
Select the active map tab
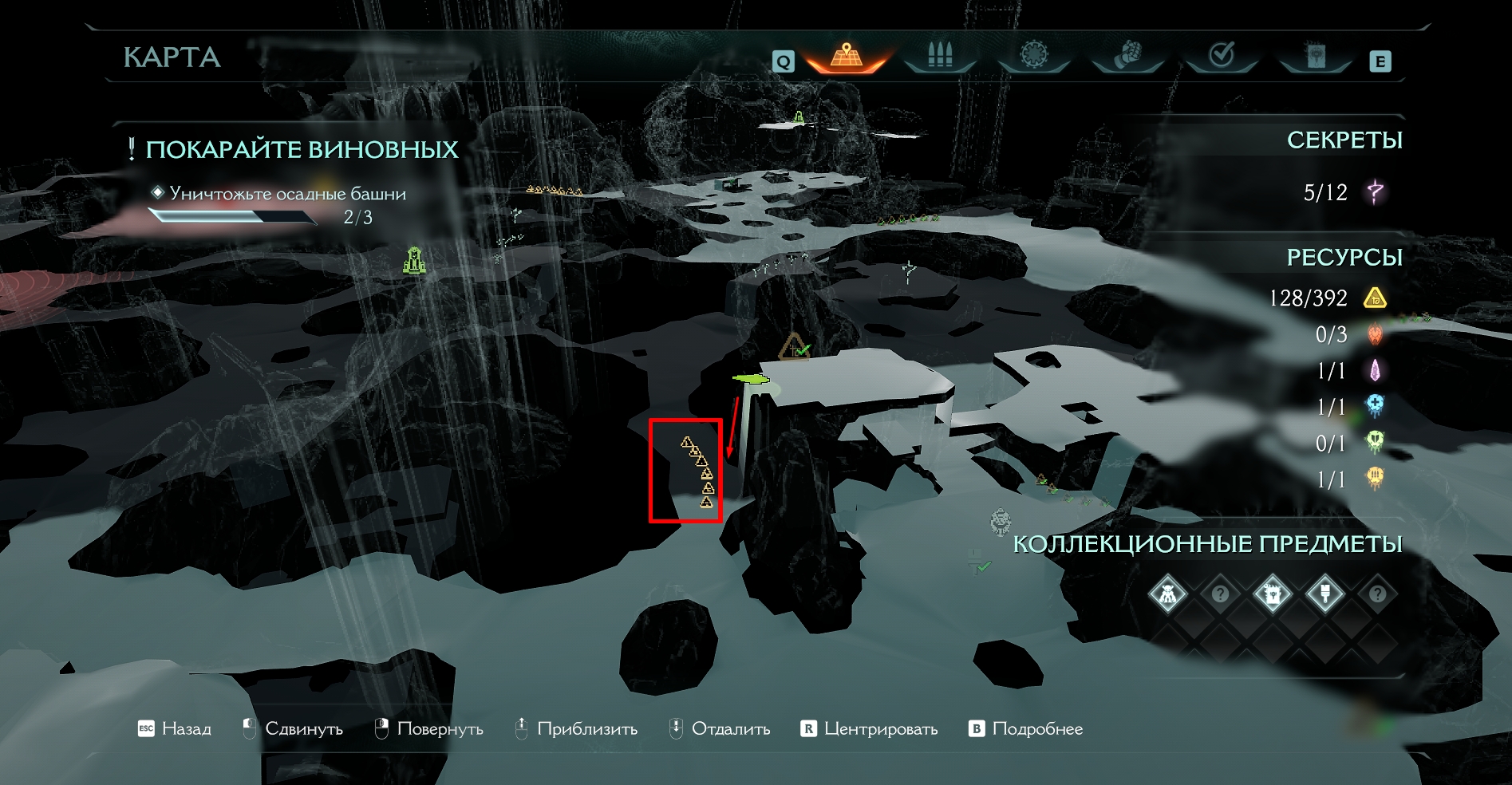coord(847,56)
